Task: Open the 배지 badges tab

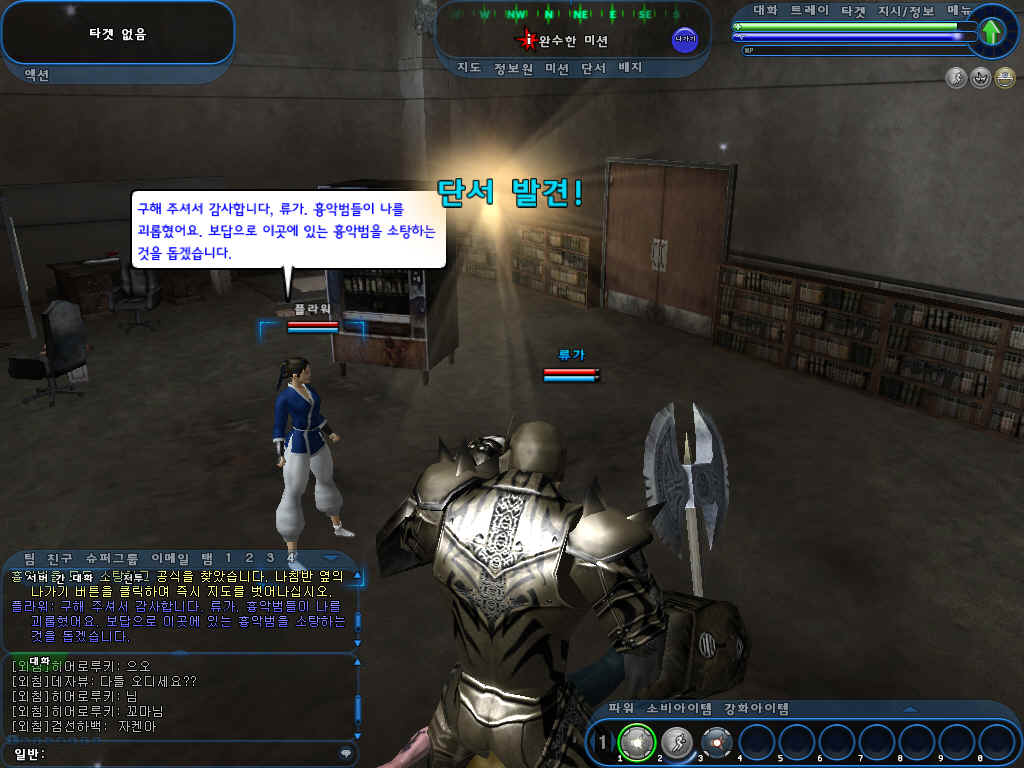Action: 630,68
